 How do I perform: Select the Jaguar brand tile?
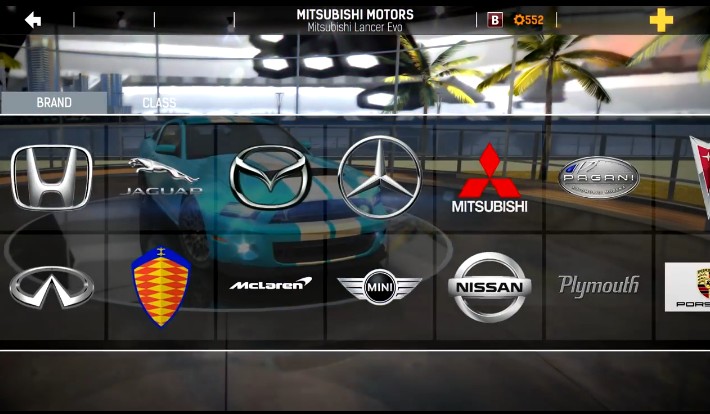(162, 177)
